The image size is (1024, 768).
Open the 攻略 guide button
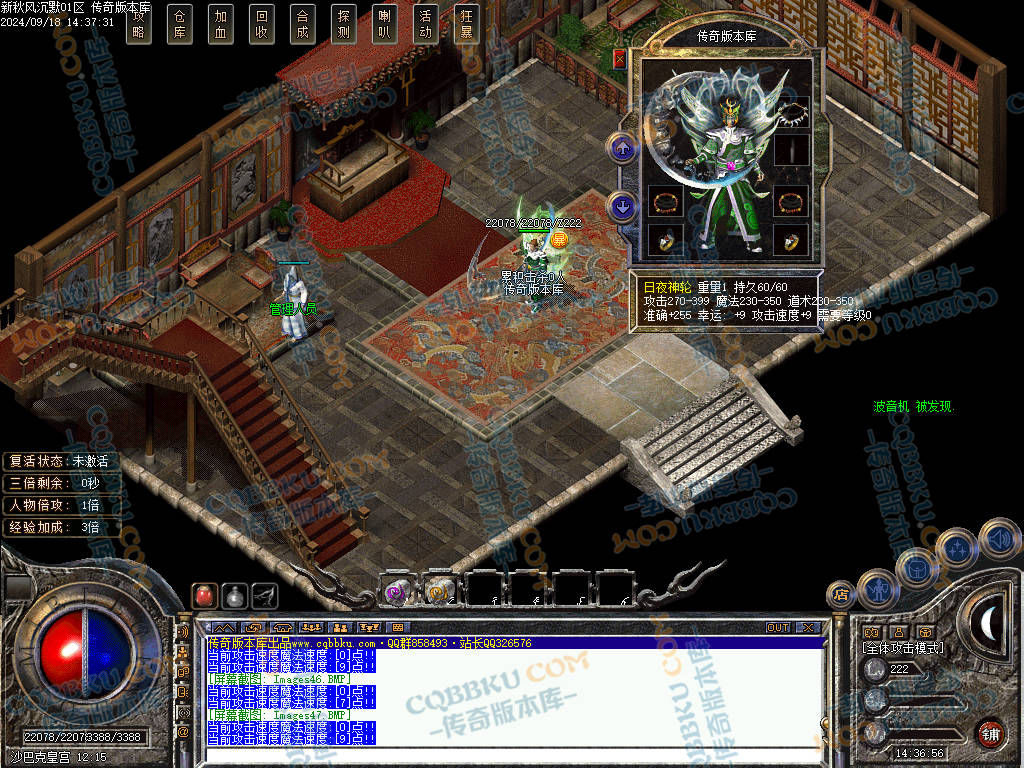tap(139, 24)
